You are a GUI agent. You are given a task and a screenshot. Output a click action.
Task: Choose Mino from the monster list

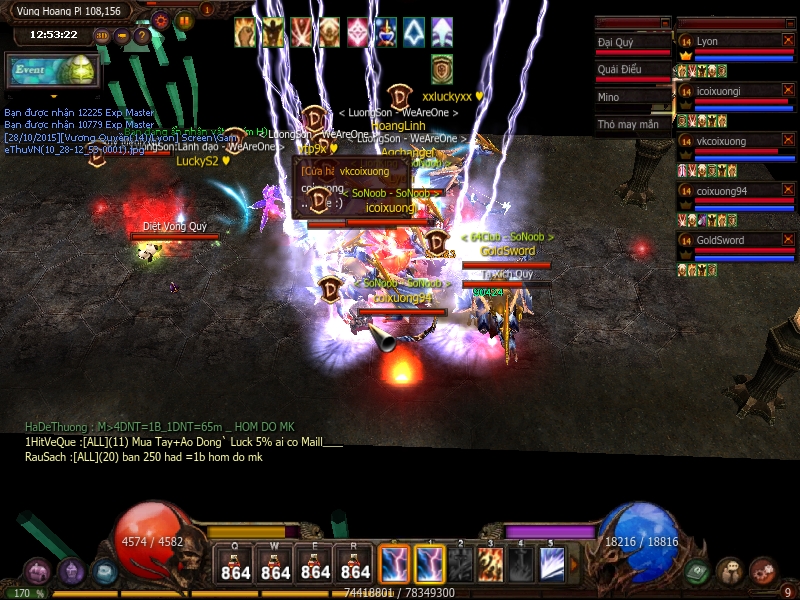(x=632, y=97)
